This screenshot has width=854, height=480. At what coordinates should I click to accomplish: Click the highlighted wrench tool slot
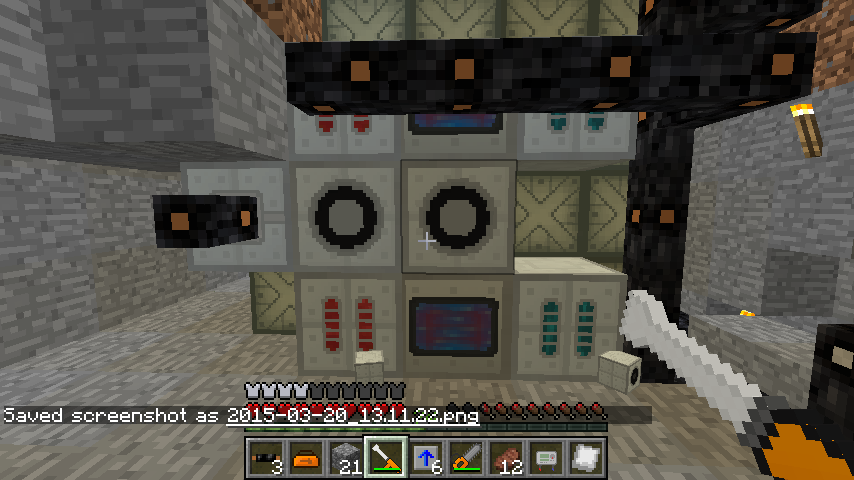coord(386,457)
